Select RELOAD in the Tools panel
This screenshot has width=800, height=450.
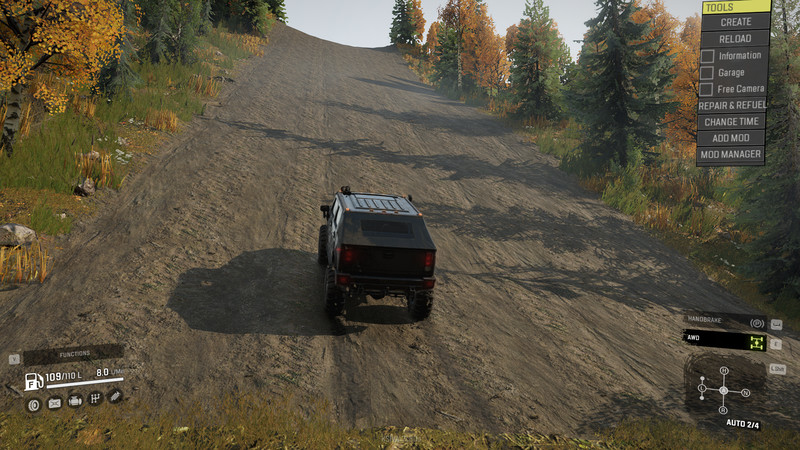[x=735, y=38]
